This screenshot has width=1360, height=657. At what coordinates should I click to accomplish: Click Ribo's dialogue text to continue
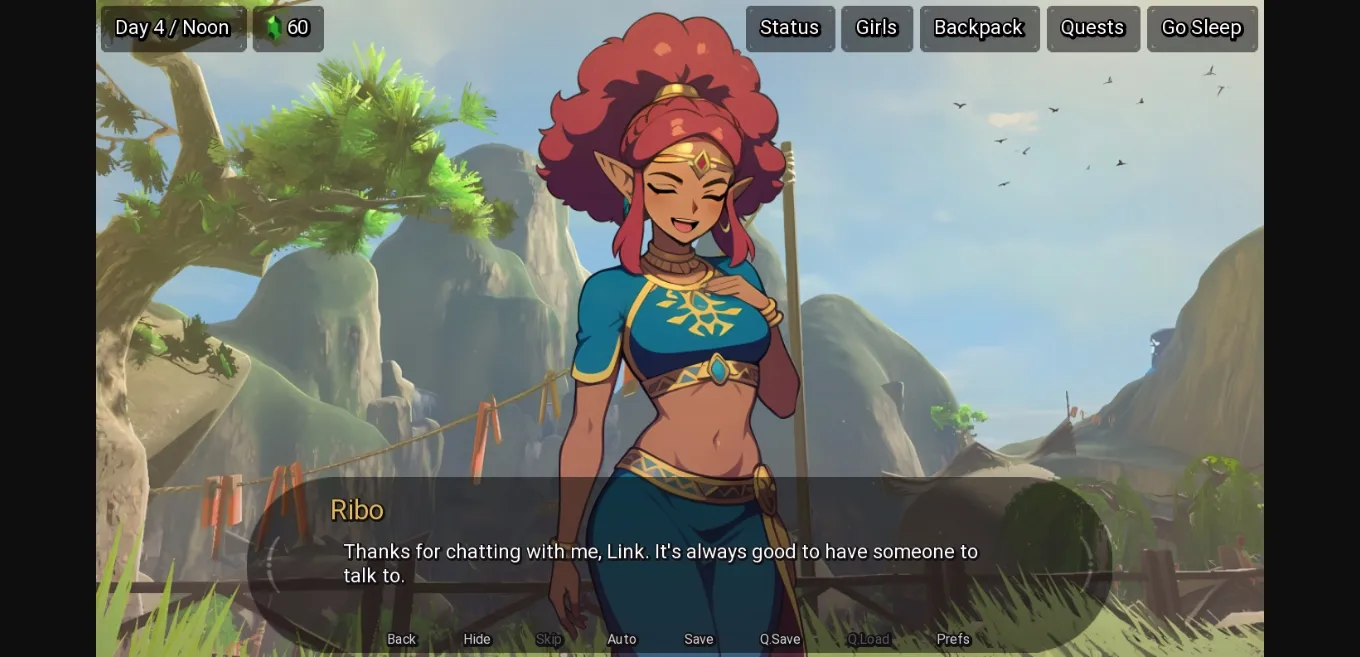[x=660, y=563]
